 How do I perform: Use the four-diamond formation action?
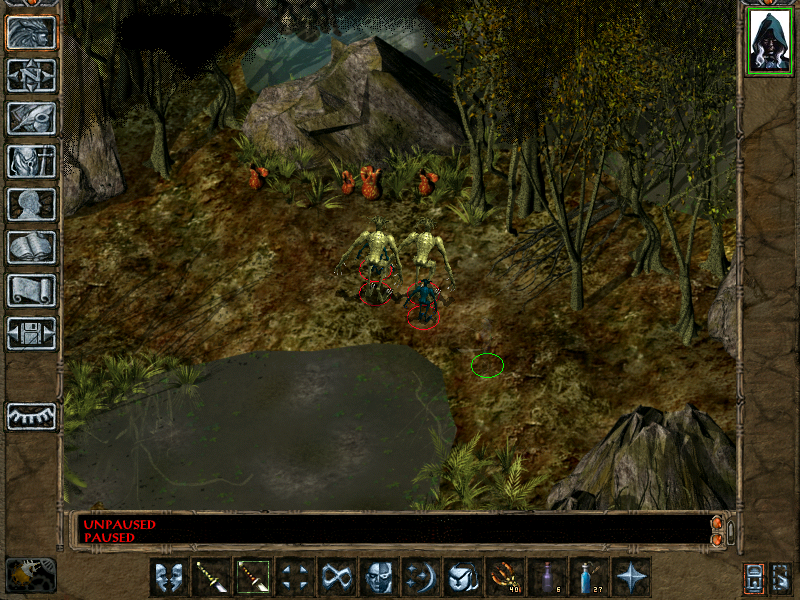click(x=295, y=577)
